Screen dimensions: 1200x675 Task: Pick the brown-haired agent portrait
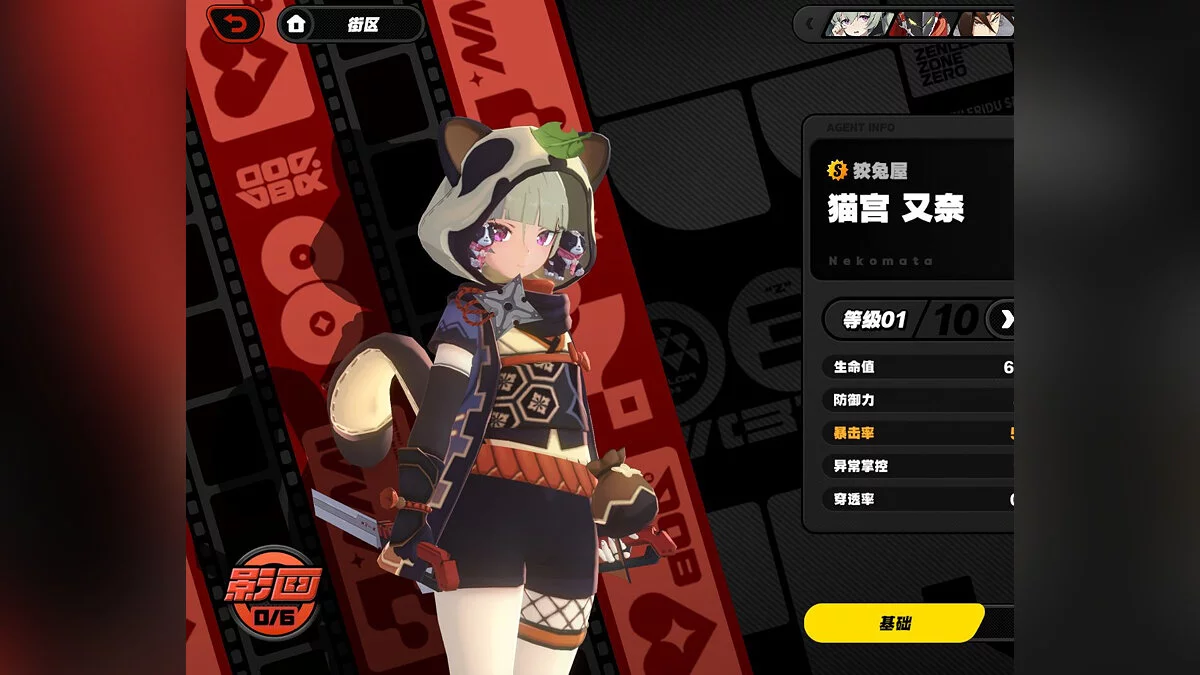coord(988,24)
